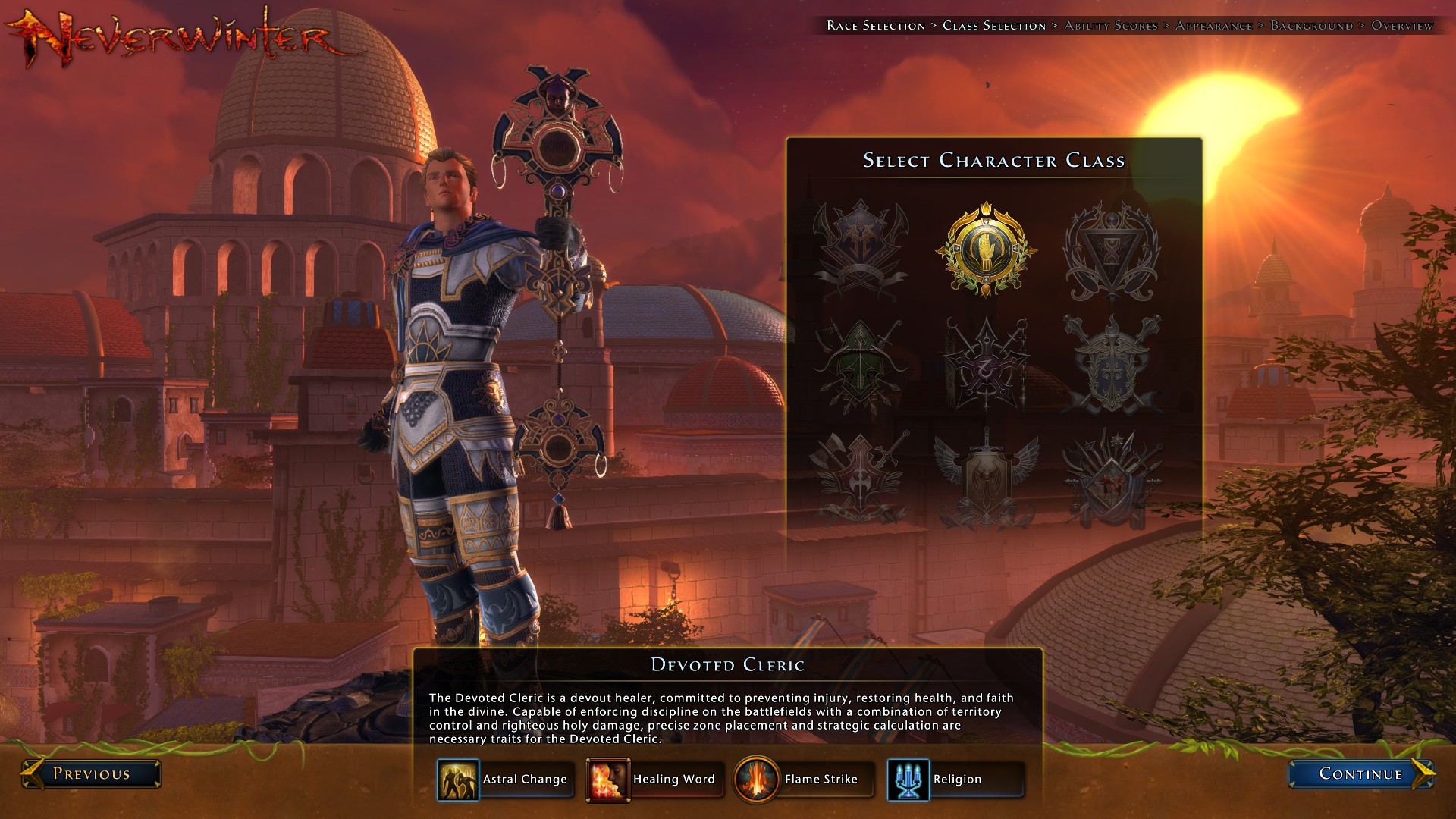Go back with the Previous button
The width and height of the screenshot is (1456, 819).
(91, 773)
